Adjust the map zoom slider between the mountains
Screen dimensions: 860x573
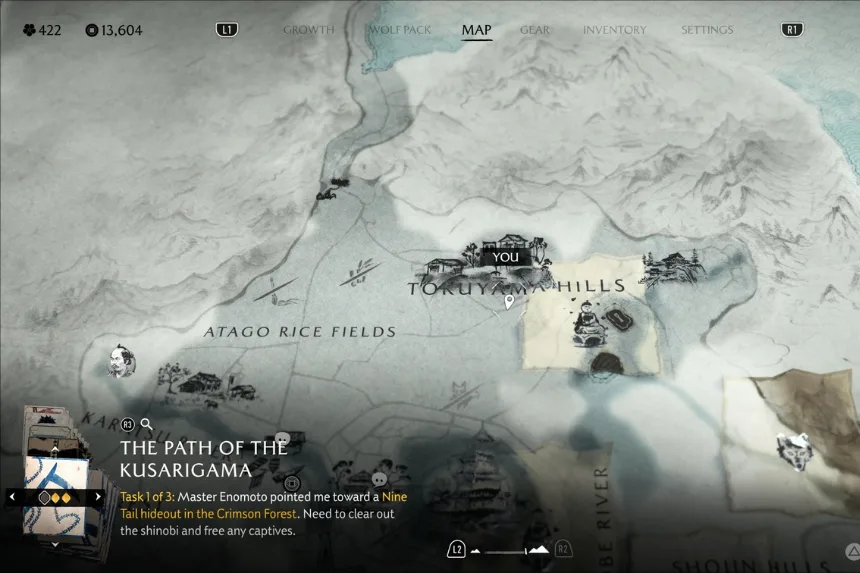pos(510,550)
